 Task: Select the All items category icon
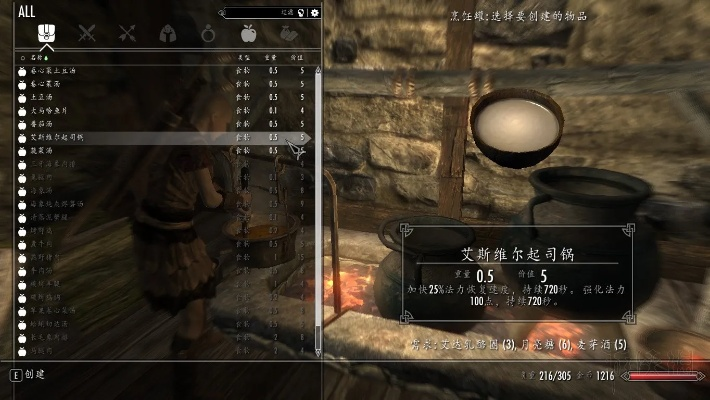tap(46, 33)
